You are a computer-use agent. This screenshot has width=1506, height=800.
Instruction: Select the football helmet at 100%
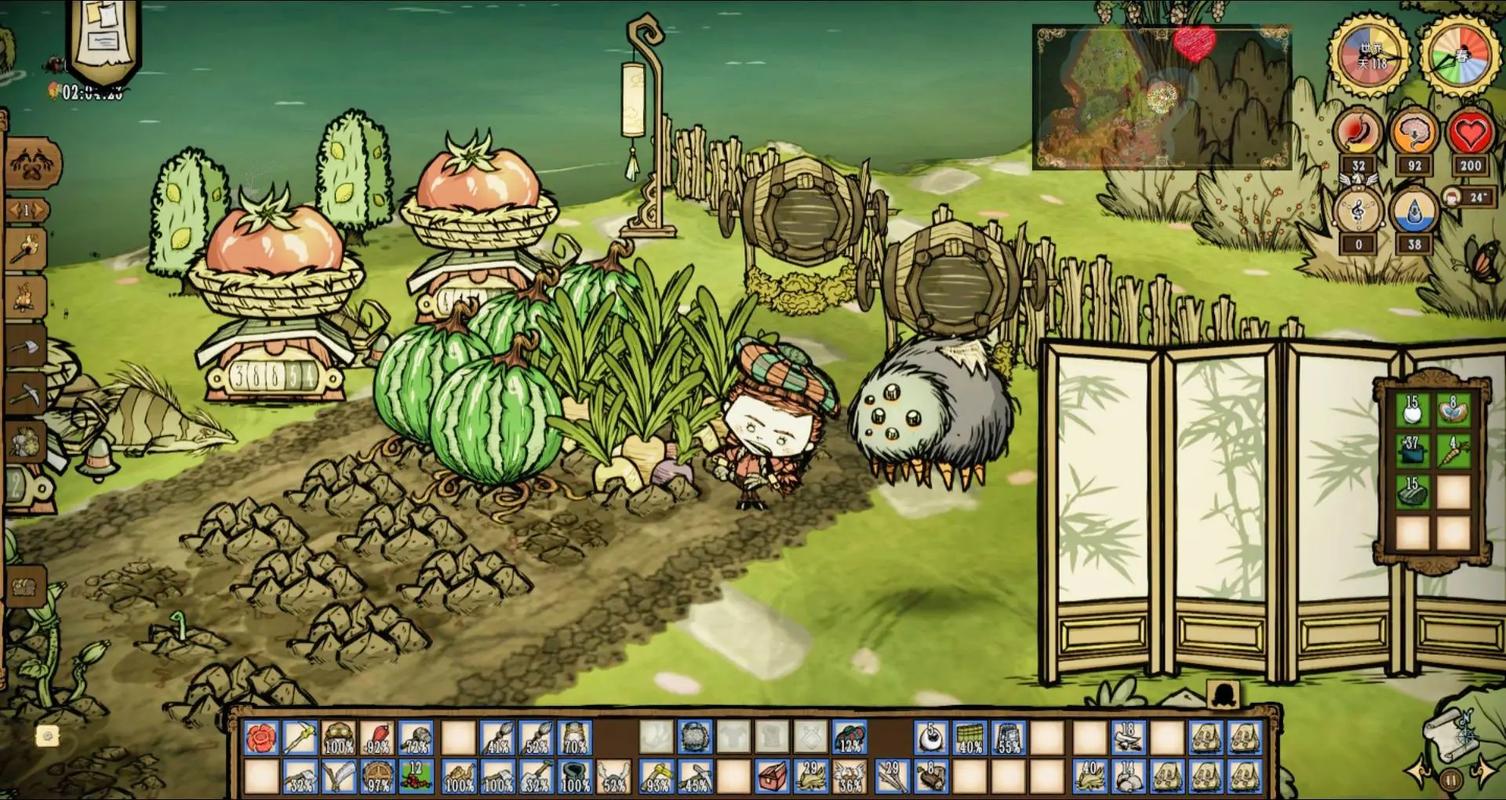point(338,739)
